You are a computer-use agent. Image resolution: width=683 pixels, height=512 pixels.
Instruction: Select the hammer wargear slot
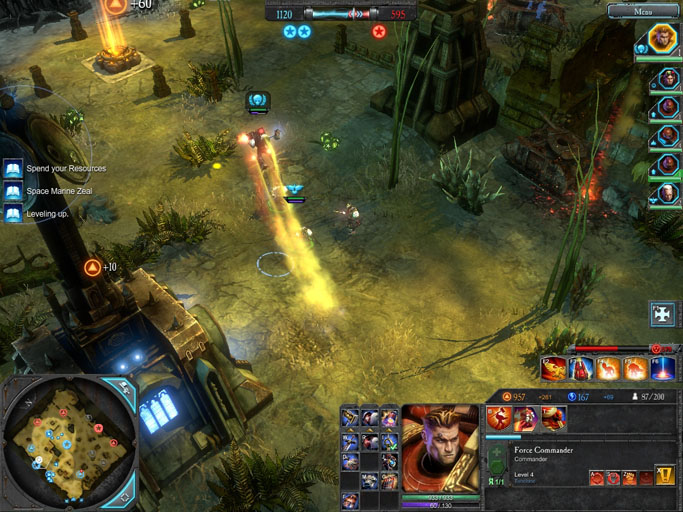pyautogui.click(x=350, y=419)
